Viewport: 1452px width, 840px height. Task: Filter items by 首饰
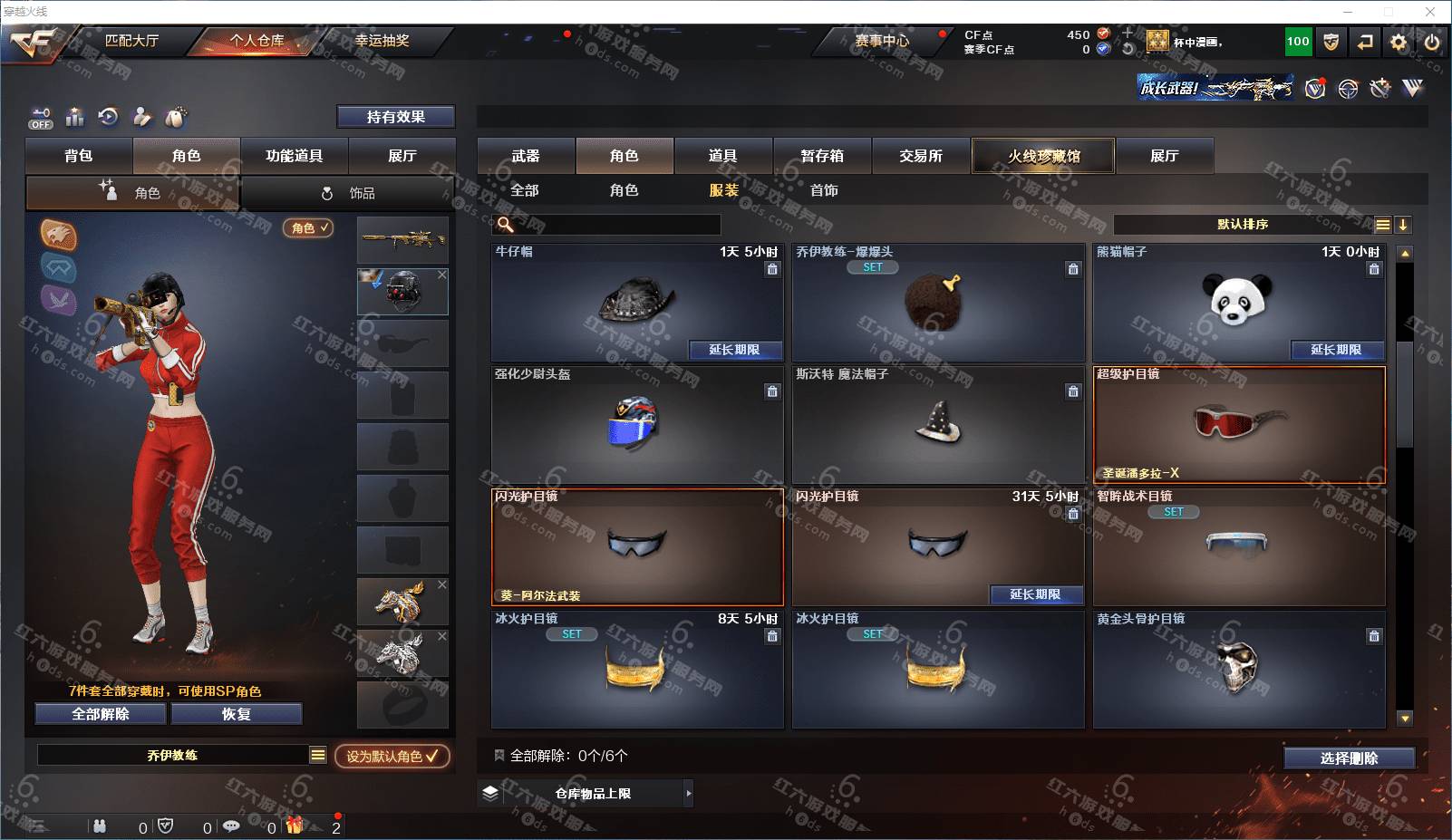click(824, 190)
